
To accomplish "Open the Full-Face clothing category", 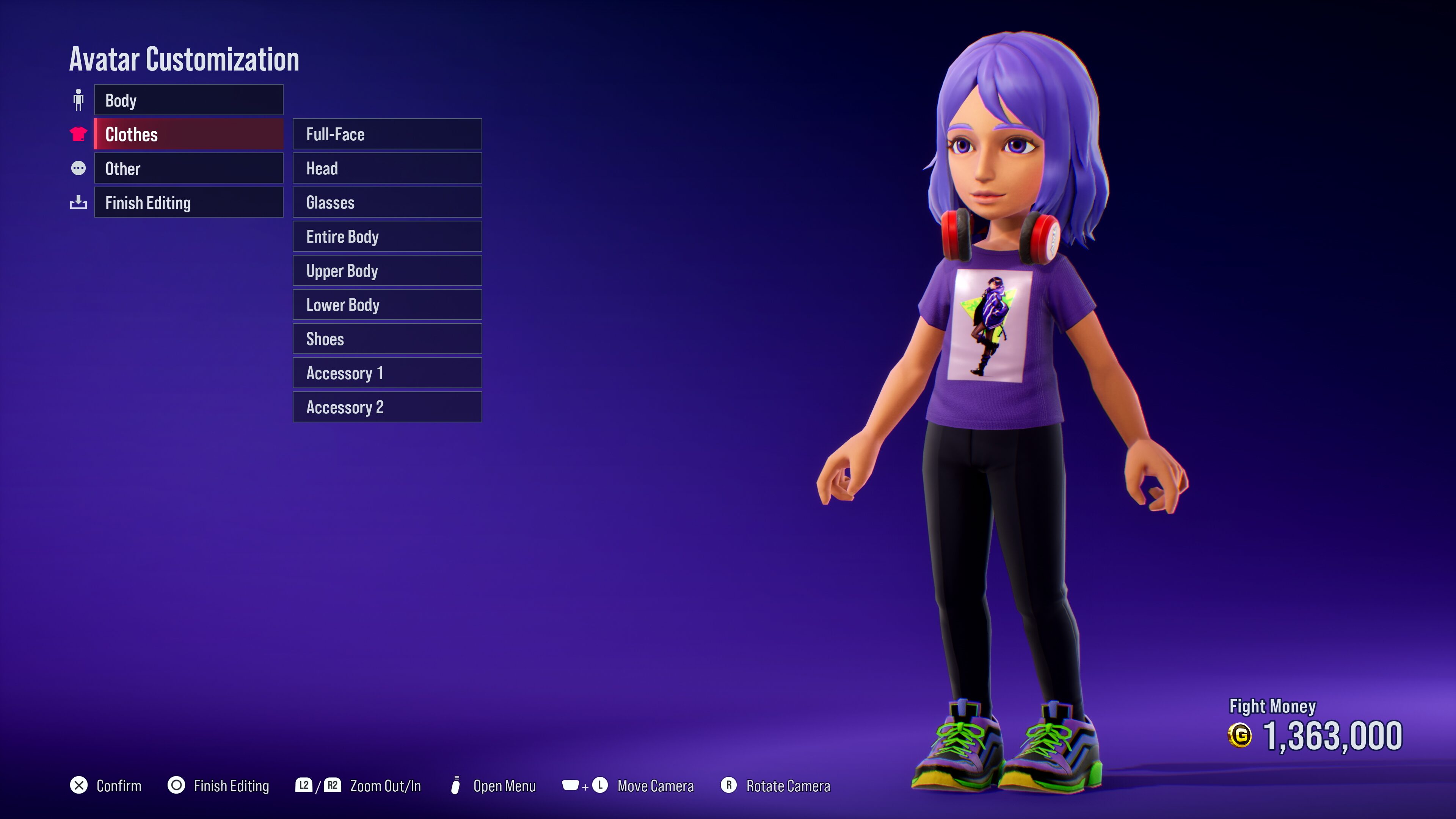I will 387,134.
